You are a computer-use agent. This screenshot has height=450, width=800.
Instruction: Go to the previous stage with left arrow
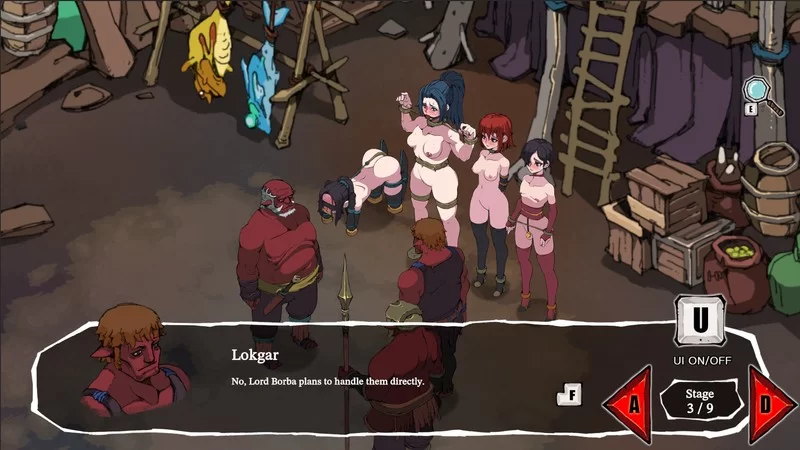pyautogui.click(x=630, y=405)
